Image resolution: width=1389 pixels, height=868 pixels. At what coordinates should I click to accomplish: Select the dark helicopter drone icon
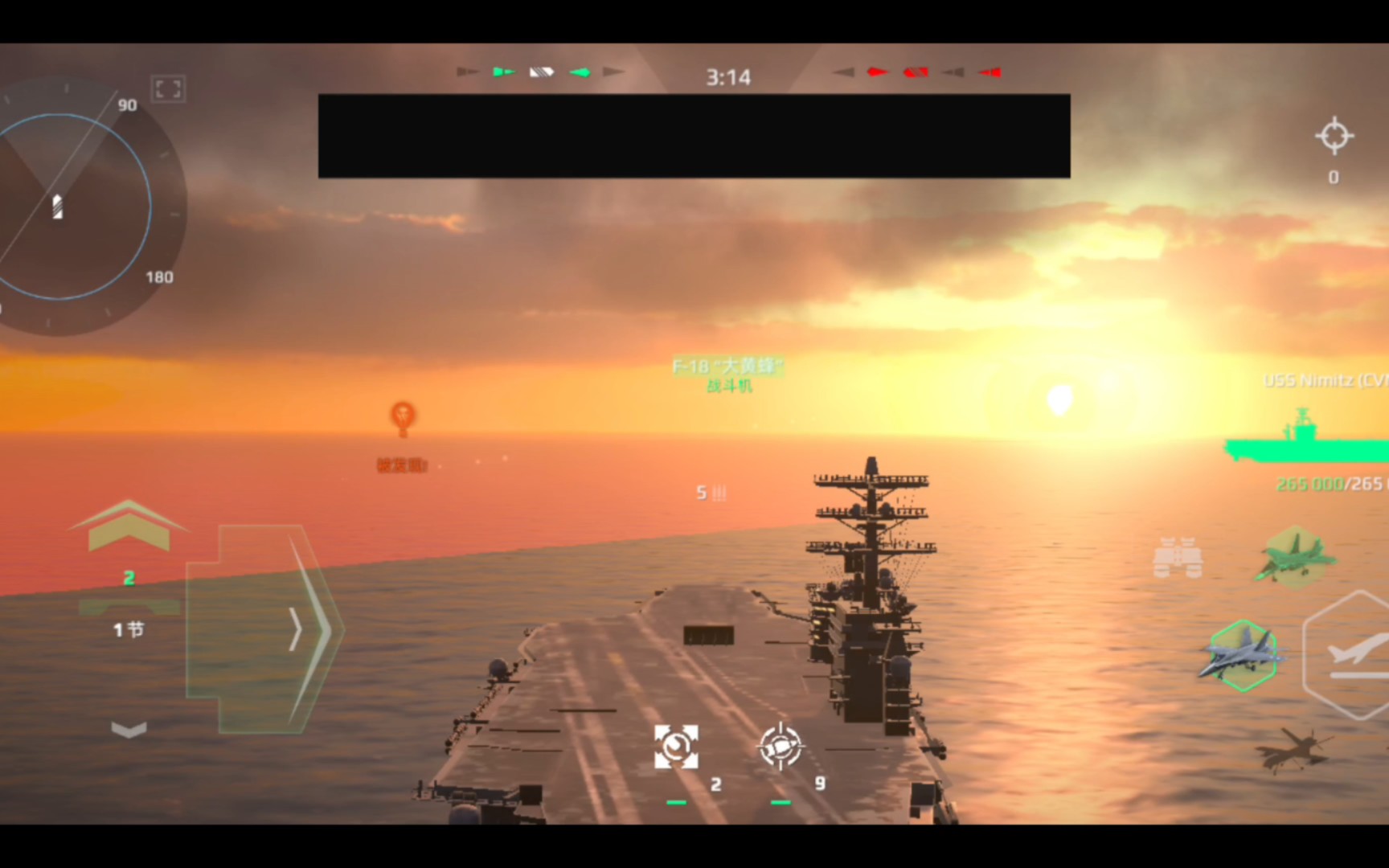1290,749
